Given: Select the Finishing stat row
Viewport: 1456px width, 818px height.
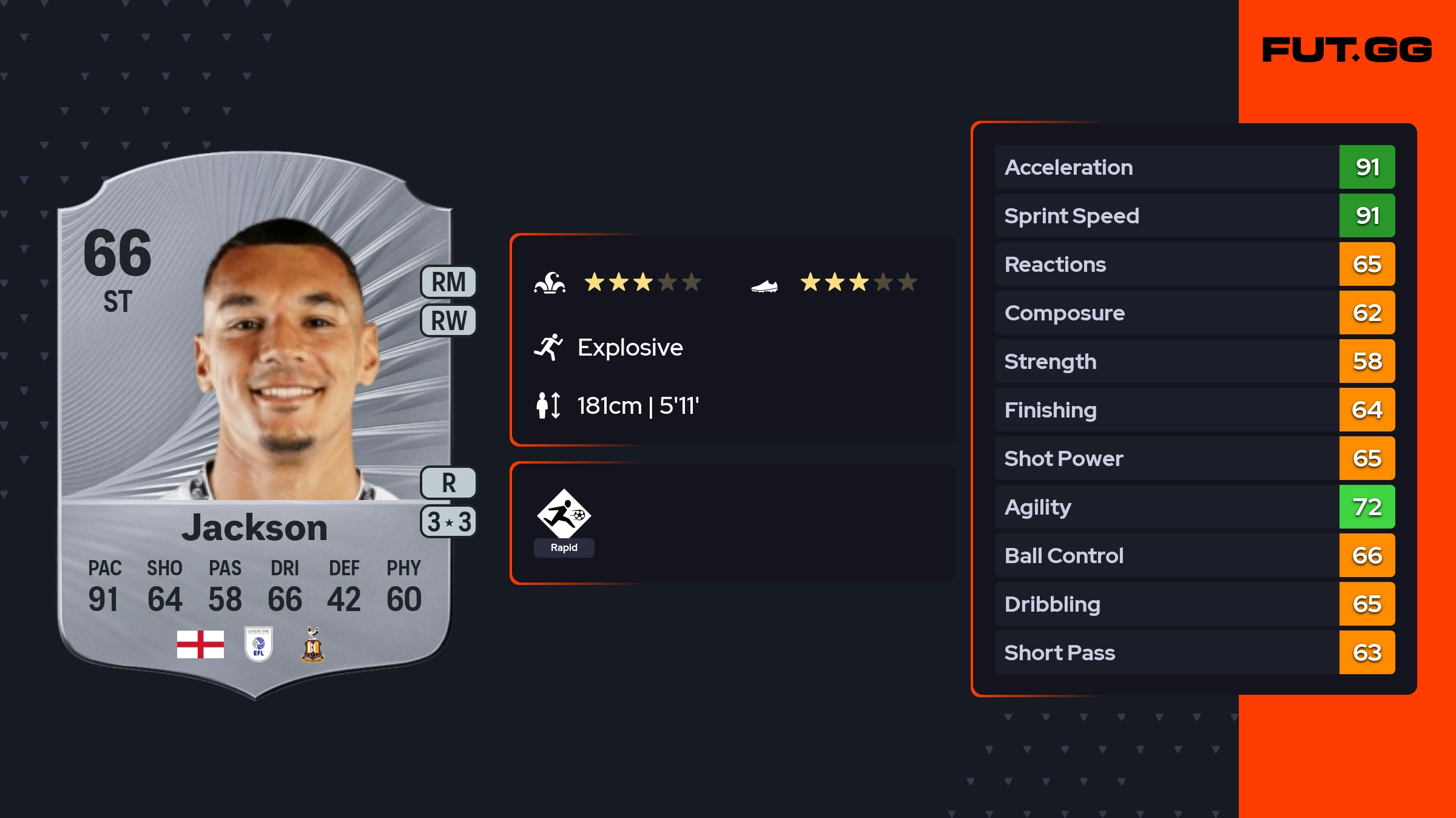Looking at the screenshot, I should coord(1194,410).
